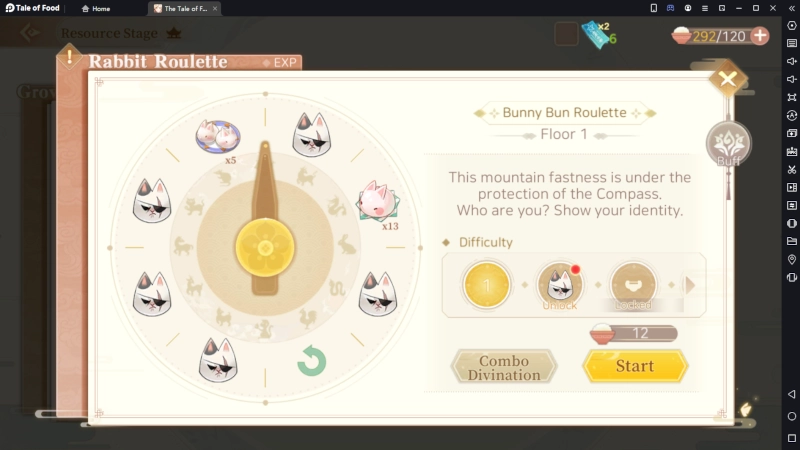Click the green rotate arrow on roulette
The image size is (800, 450).
tap(312, 361)
